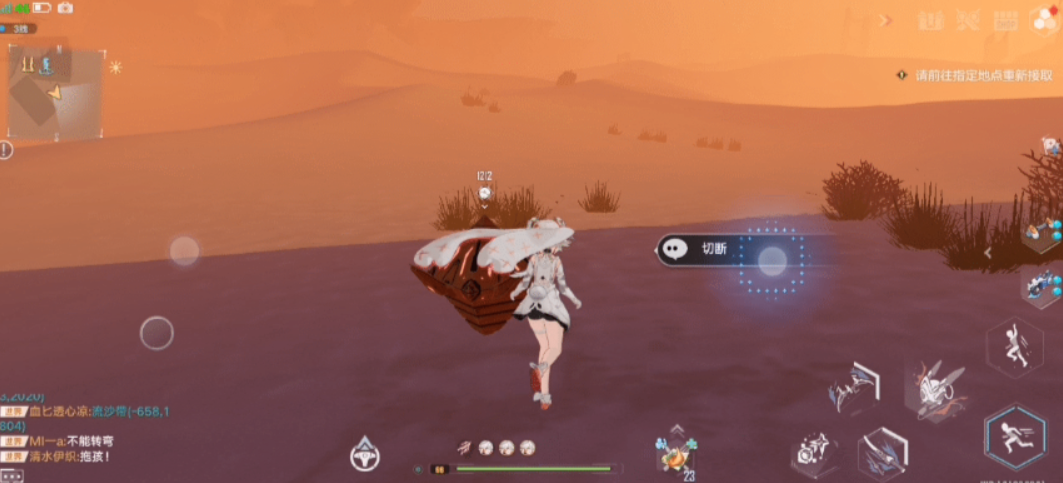Open the minimap
This screenshot has height=483, width=1063.
[x=55, y=93]
